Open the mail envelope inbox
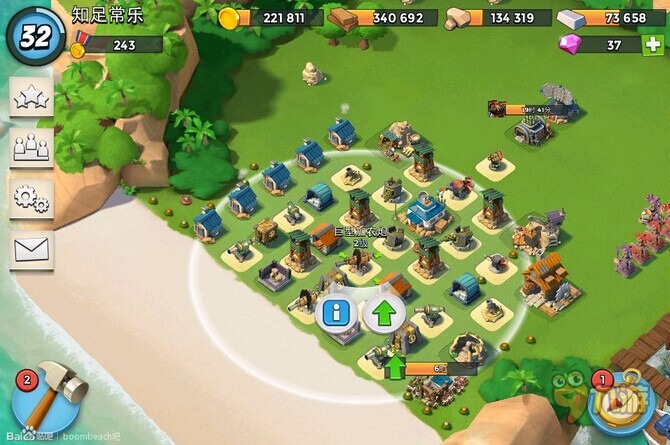Viewport: 670px width, 445px height. (31, 246)
